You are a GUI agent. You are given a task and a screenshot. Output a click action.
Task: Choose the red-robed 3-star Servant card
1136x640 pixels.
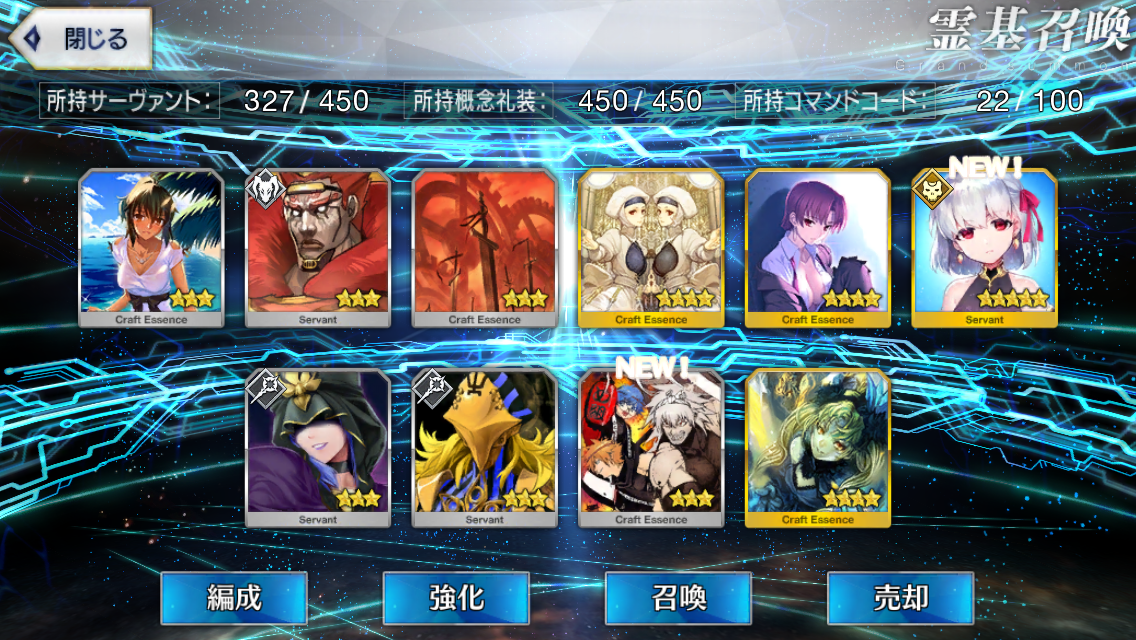pos(318,248)
